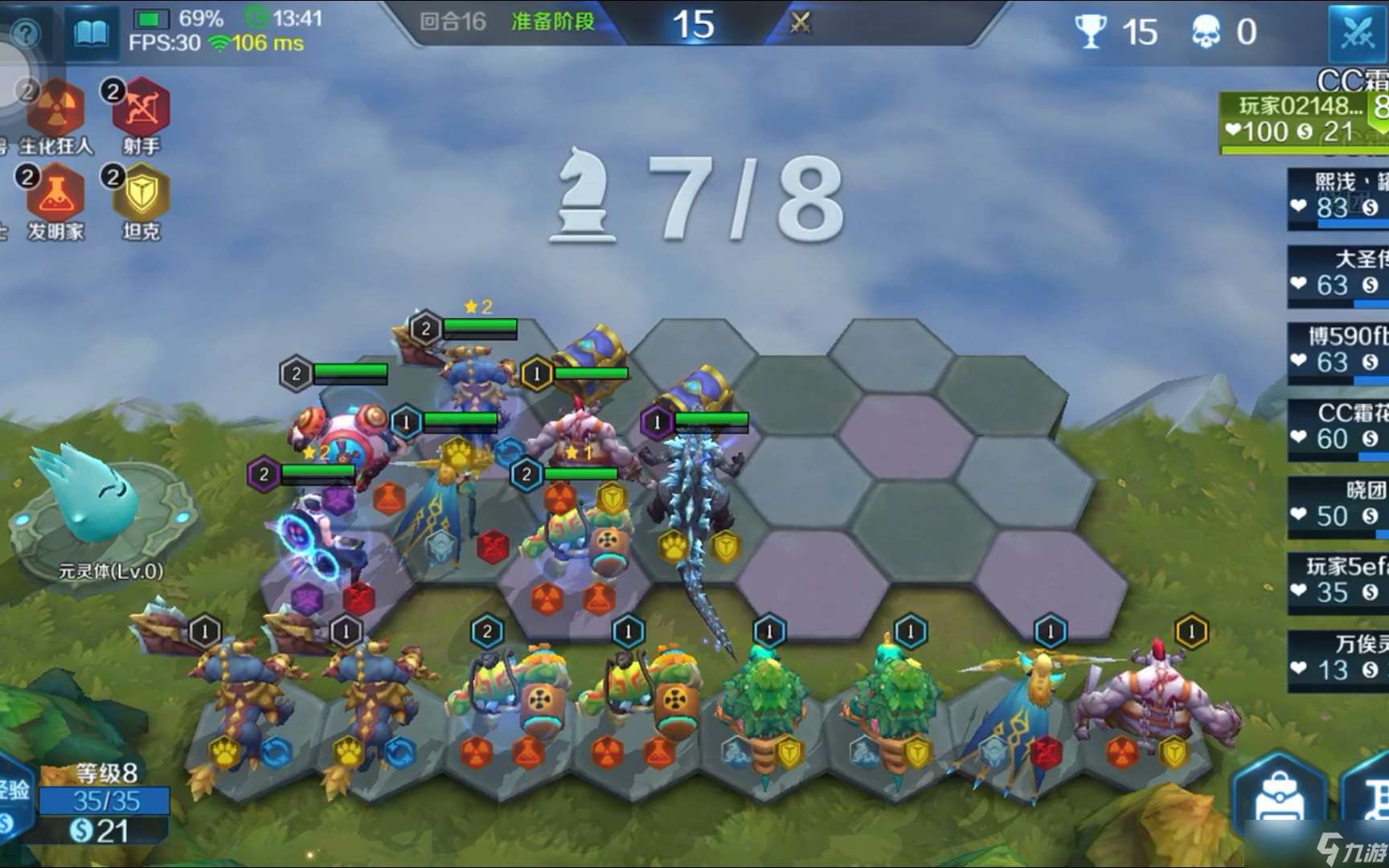Click the experience bar showing 35/35

tap(103, 799)
